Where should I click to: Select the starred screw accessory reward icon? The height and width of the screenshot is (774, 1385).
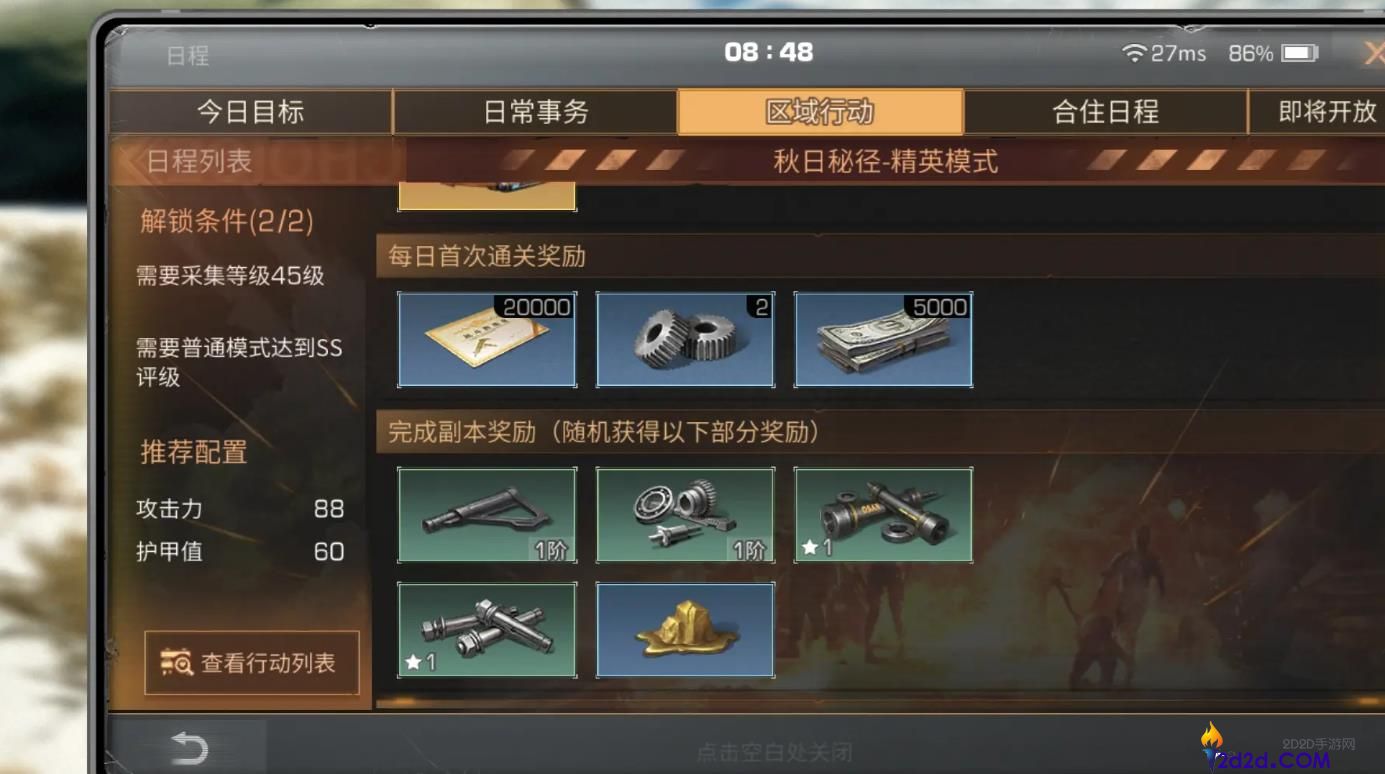[x=883, y=515]
